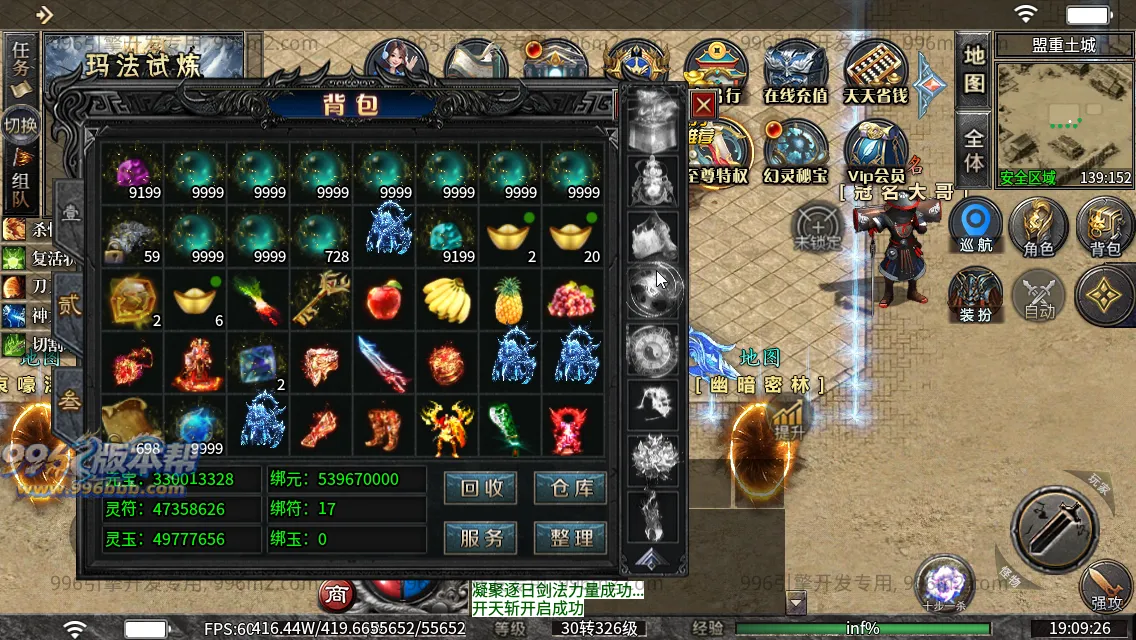Open the 装扮 costume menu
This screenshot has height=640, width=1136.
pyautogui.click(x=974, y=297)
